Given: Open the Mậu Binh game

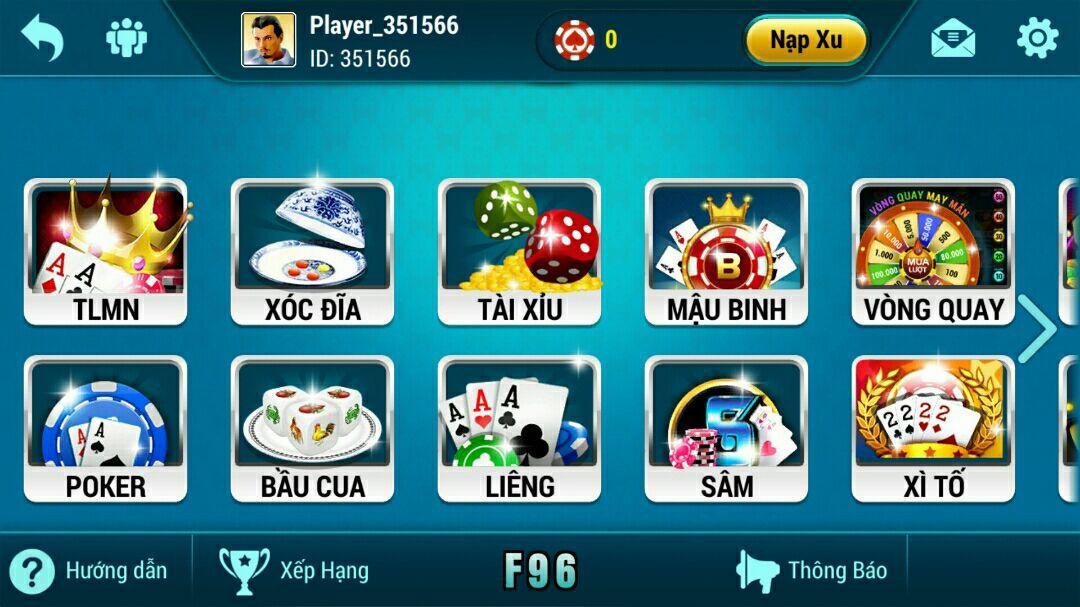Looking at the screenshot, I should coord(726,251).
